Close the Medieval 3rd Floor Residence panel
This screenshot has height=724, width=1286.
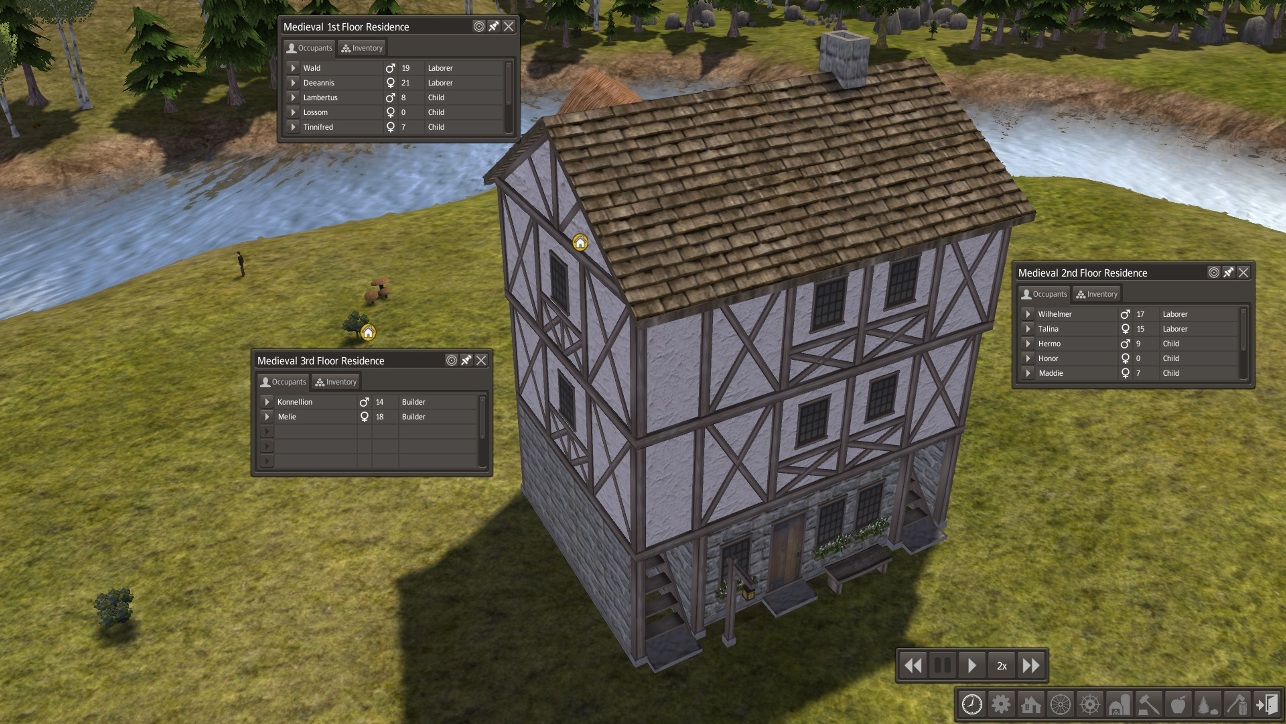point(481,361)
